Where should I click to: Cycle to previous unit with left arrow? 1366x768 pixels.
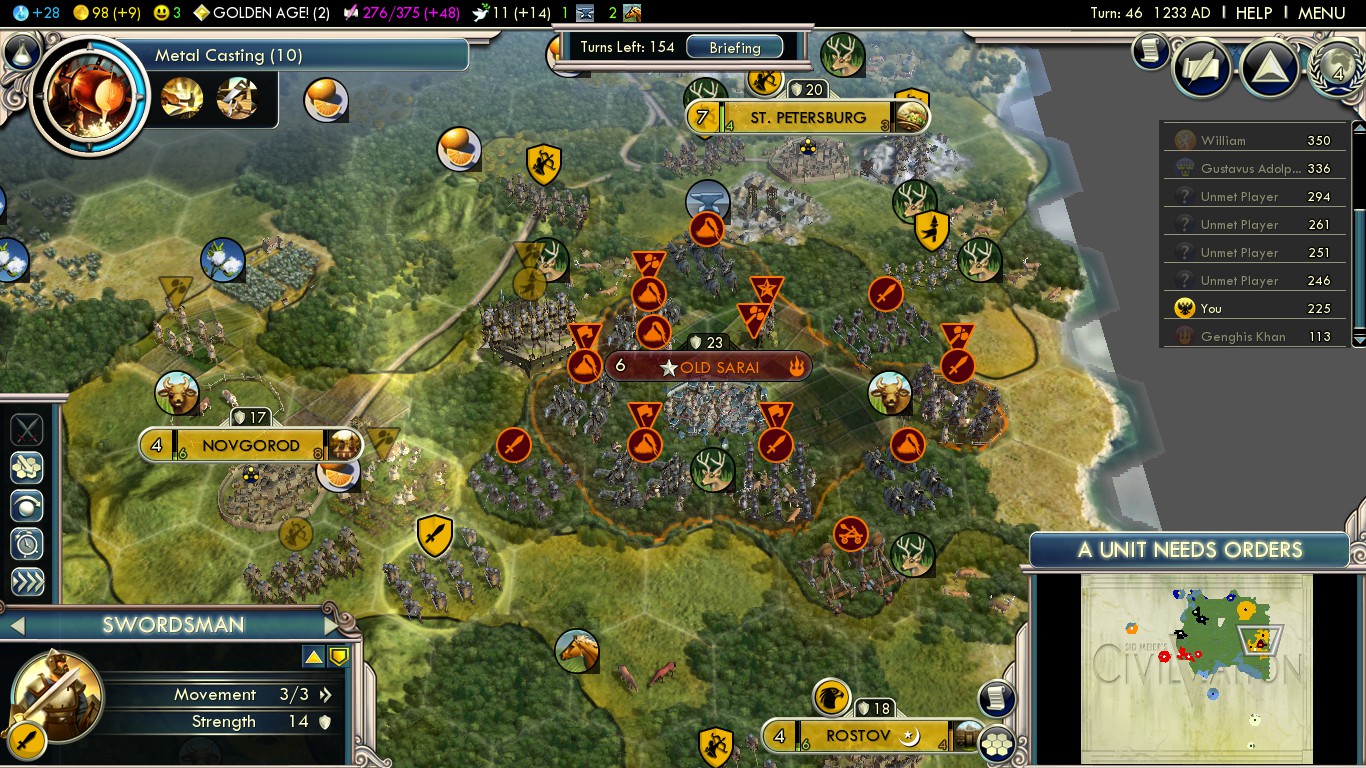coord(15,626)
